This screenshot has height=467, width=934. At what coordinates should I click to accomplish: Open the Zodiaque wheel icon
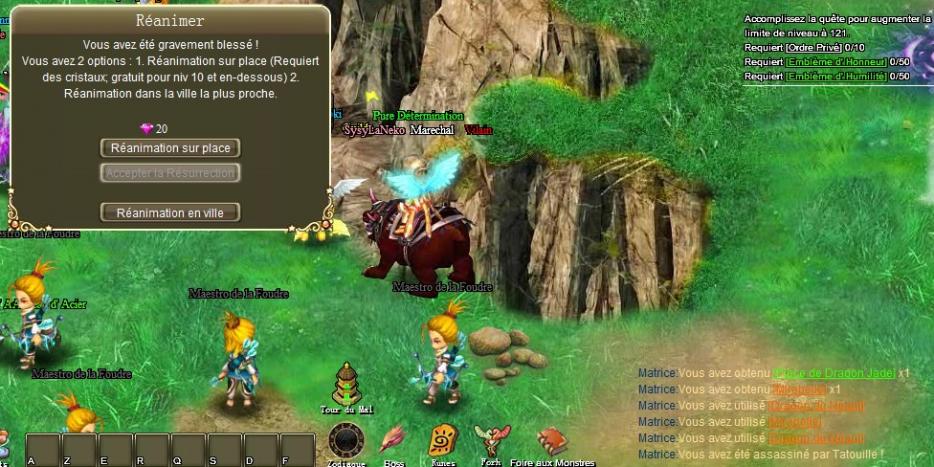click(x=346, y=440)
